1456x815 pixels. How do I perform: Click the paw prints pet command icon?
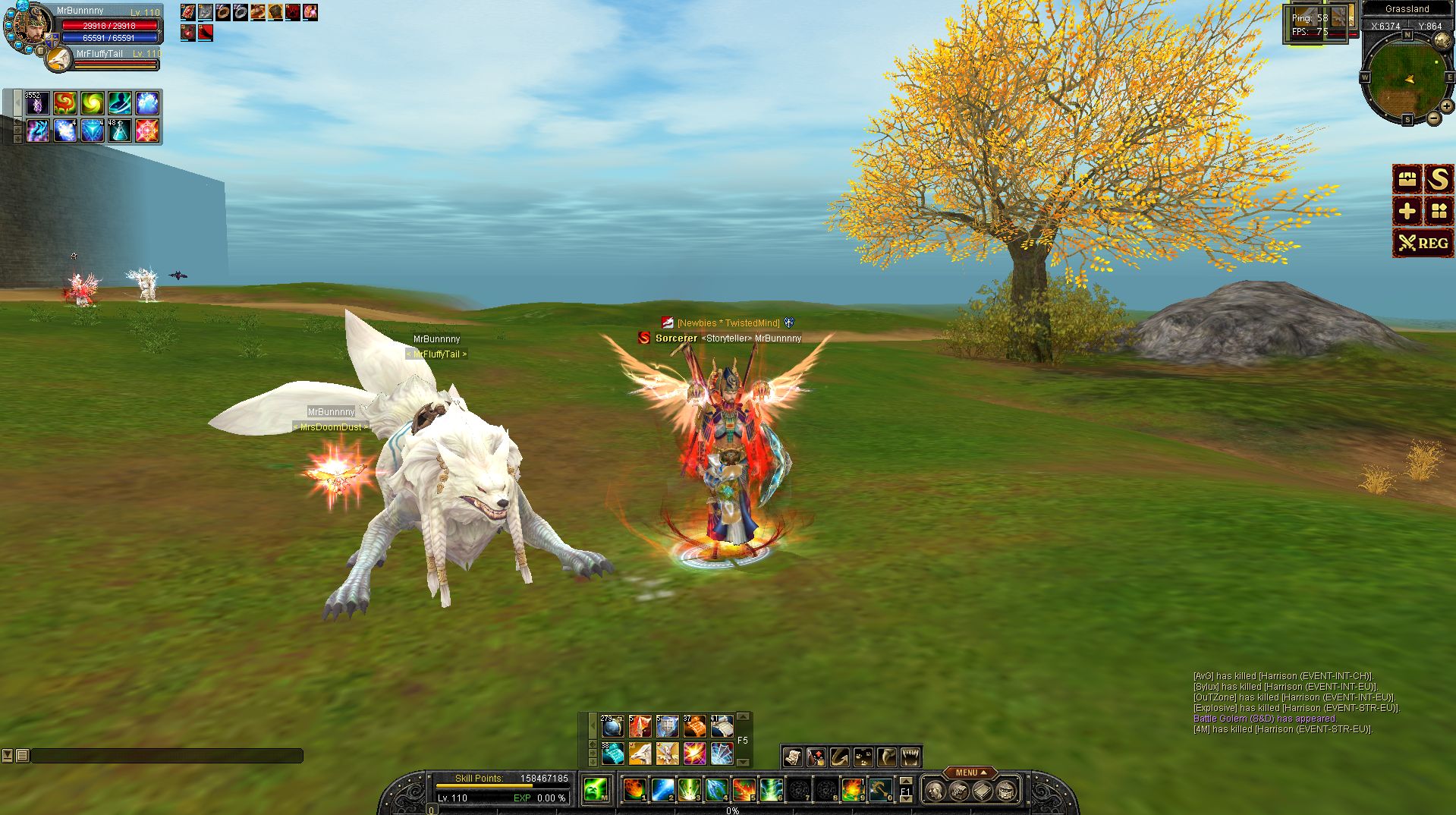point(863,757)
